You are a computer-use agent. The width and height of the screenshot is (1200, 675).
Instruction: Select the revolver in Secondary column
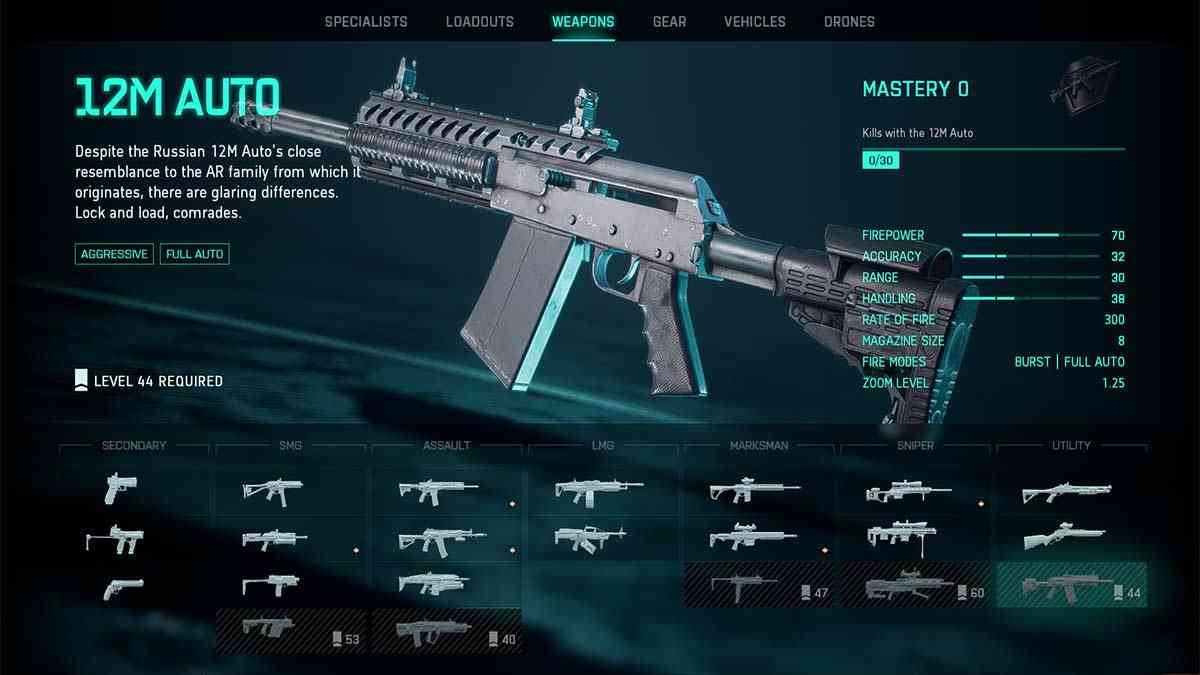point(123,588)
